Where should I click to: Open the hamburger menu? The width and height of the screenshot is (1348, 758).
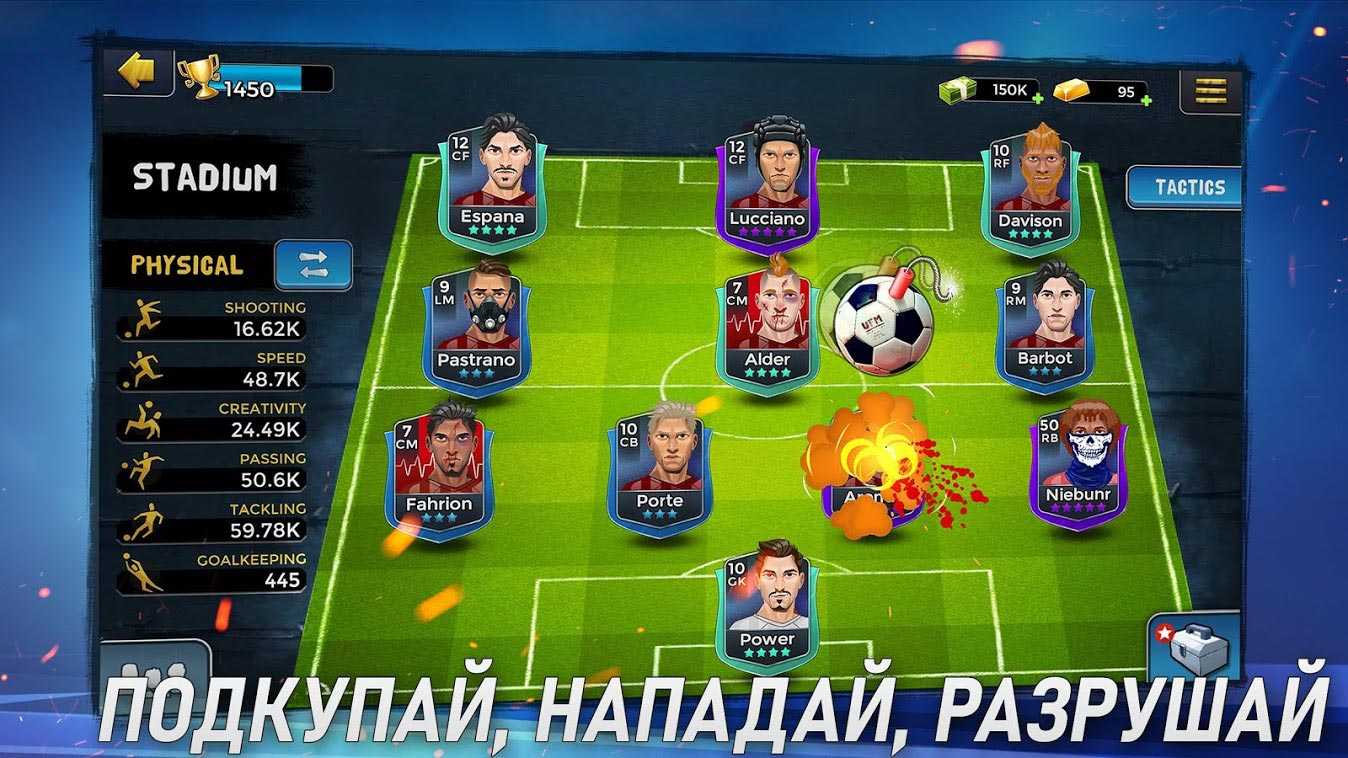(1210, 92)
